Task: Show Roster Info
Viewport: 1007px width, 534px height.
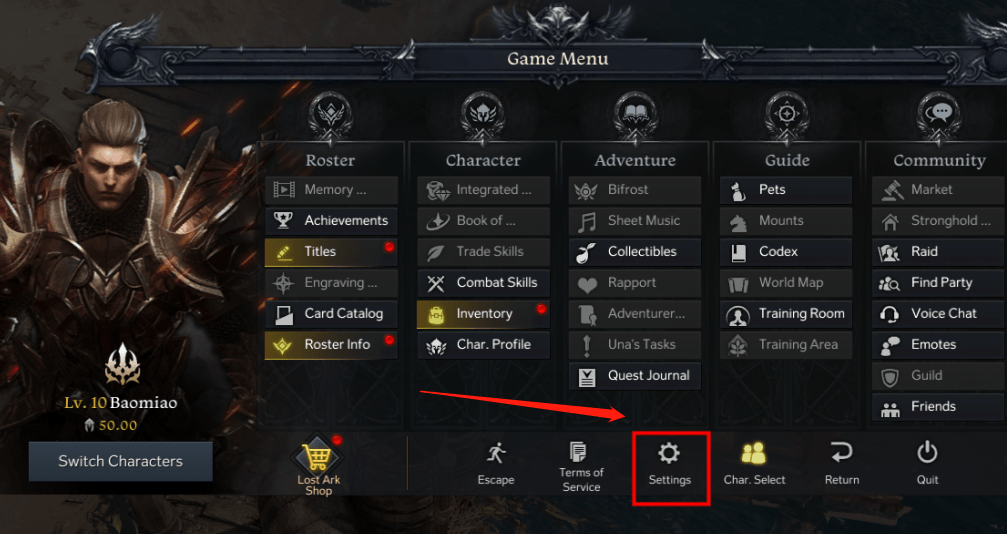Action: [x=332, y=344]
